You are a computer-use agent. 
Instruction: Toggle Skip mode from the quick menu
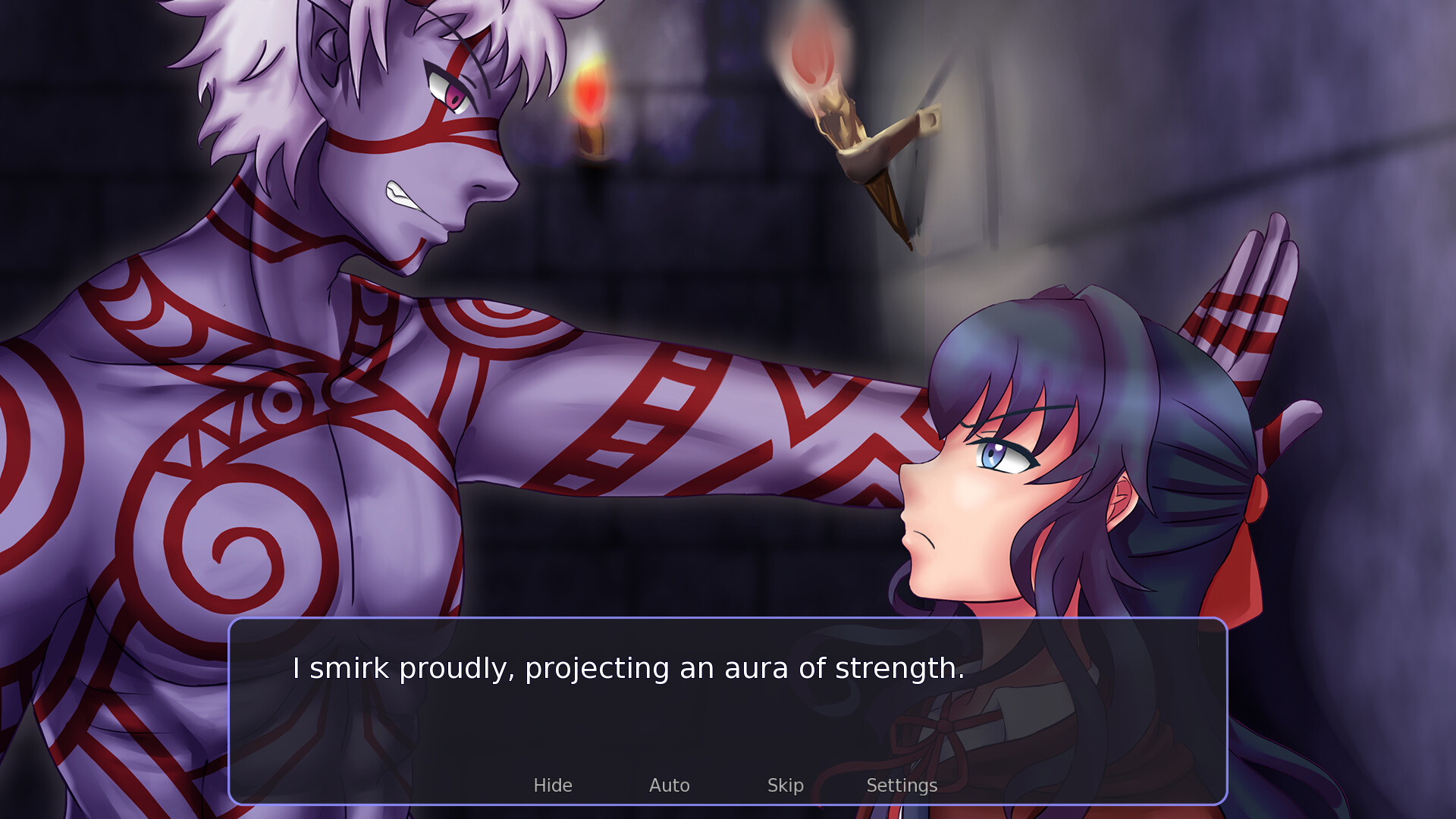click(786, 786)
